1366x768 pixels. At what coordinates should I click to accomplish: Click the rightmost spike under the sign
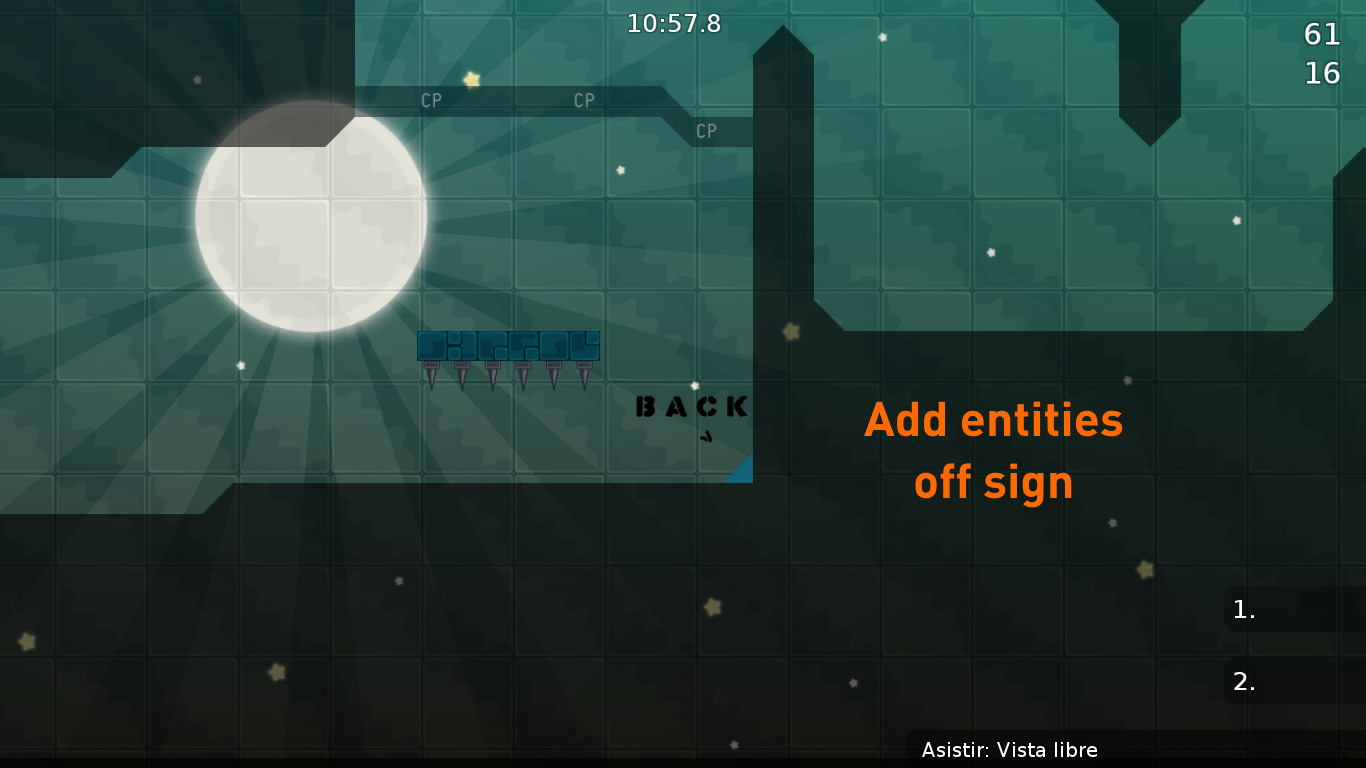click(583, 375)
